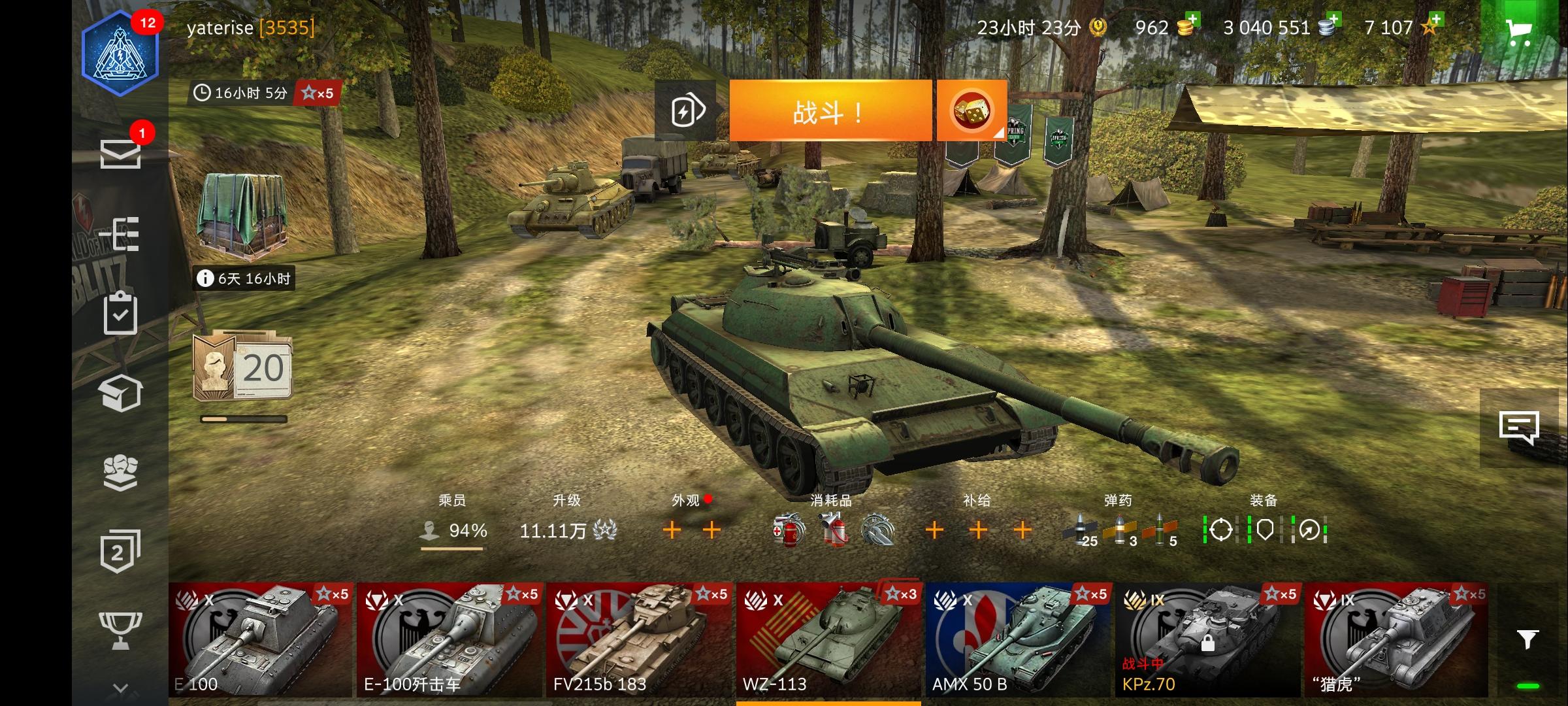Toggle the shield equipment slot under 装备

coord(1266,529)
